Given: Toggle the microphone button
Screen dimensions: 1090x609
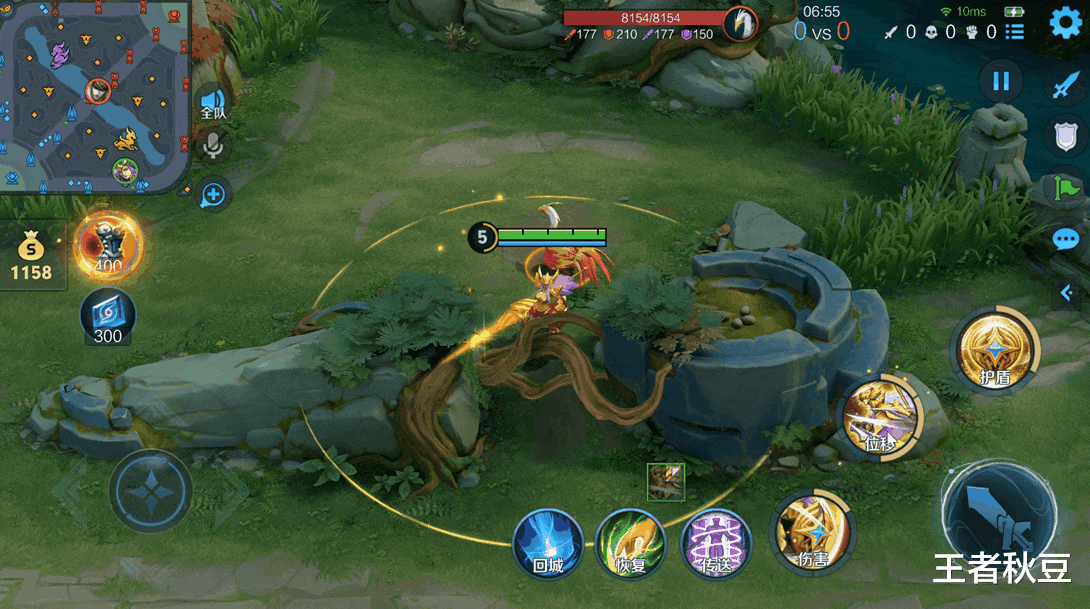Looking at the screenshot, I should pos(212,147).
